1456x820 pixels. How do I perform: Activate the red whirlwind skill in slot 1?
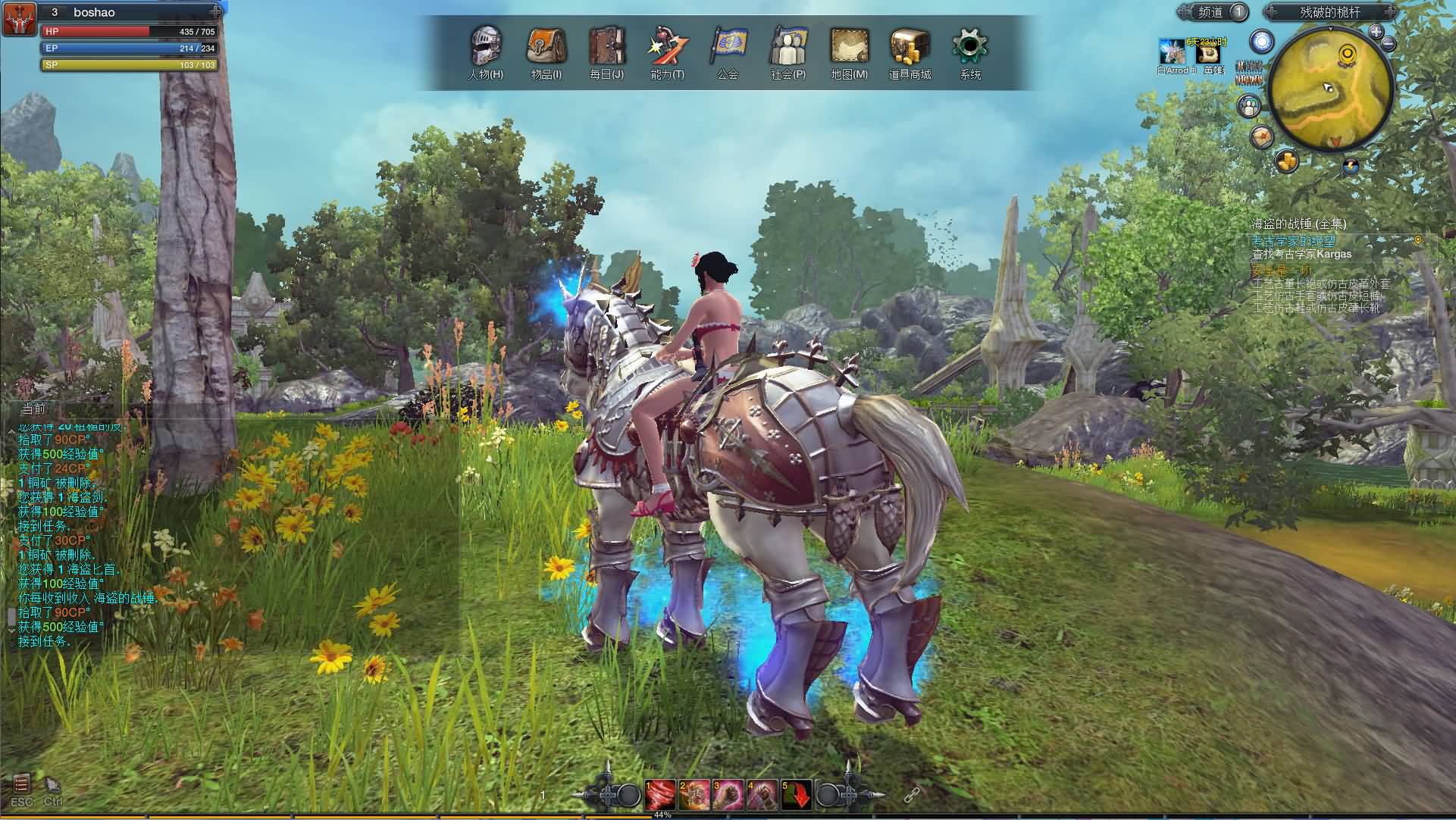pos(659,794)
